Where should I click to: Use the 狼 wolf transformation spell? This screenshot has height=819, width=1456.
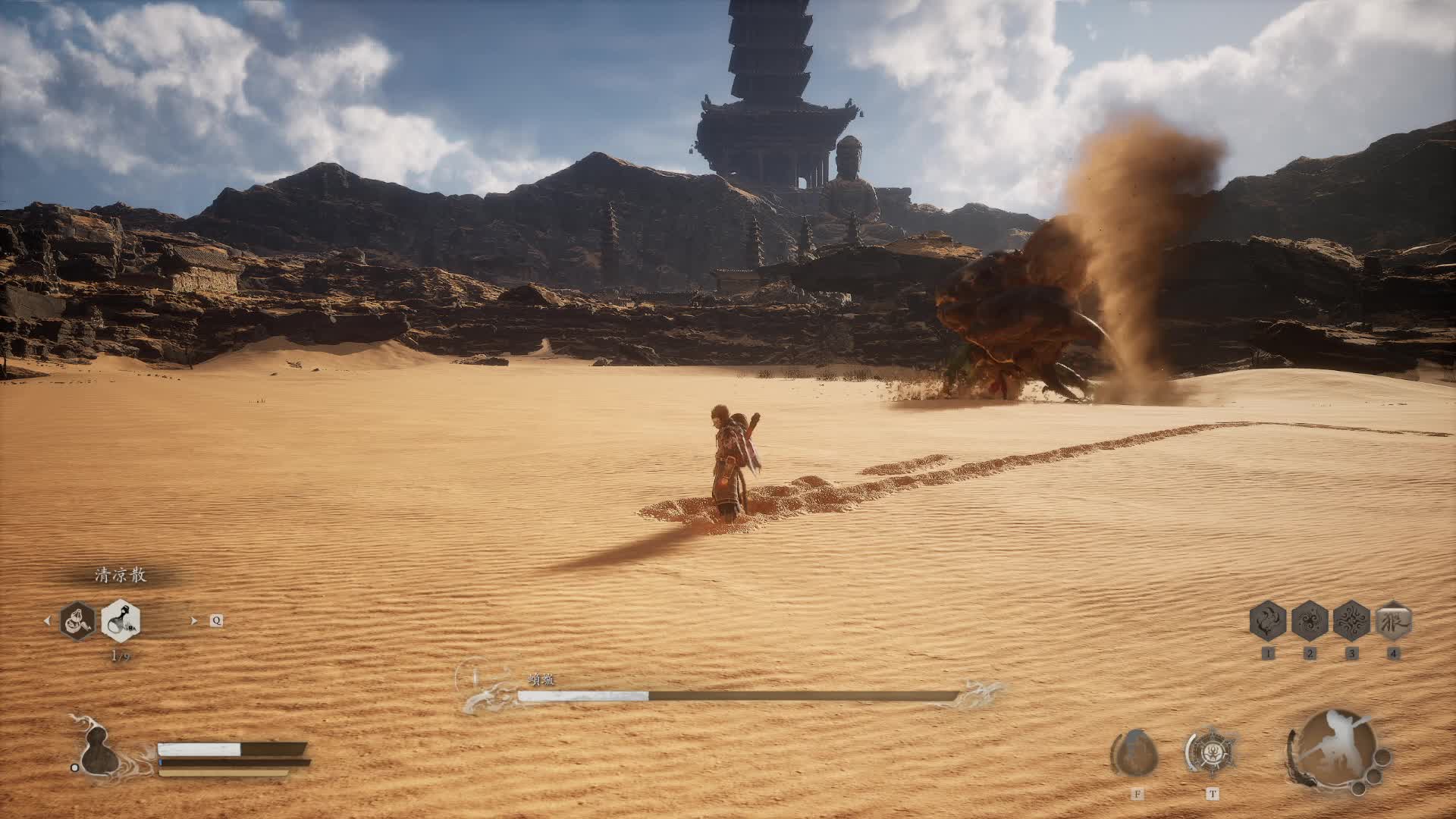(1393, 621)
